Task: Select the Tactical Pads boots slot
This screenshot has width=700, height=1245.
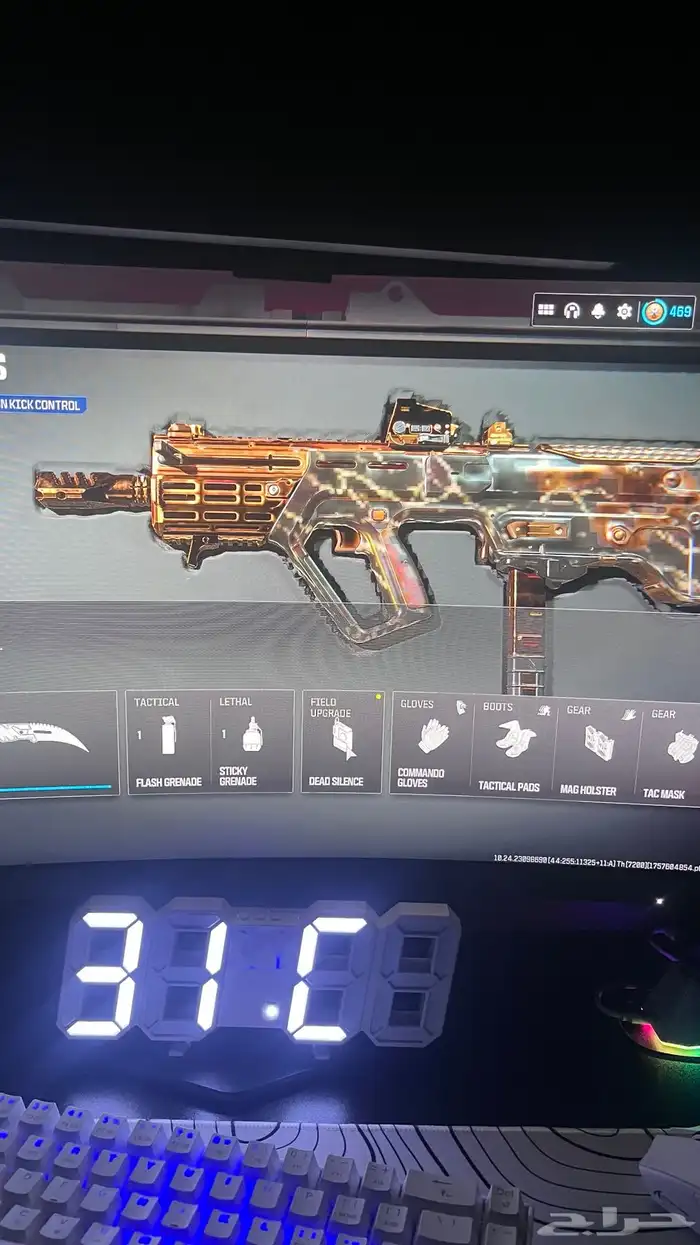Action: pyautogui.click(x=512, y=745)
